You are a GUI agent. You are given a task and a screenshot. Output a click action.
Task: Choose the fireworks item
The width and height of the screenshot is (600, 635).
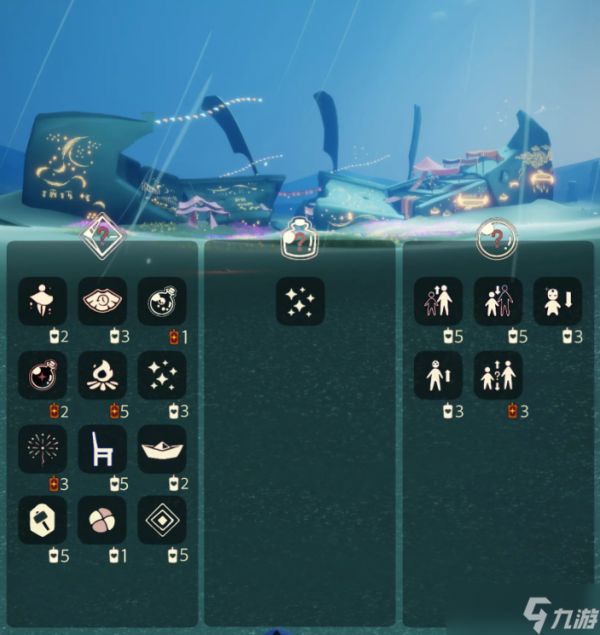pyautogui.click(x=43, y=449)
